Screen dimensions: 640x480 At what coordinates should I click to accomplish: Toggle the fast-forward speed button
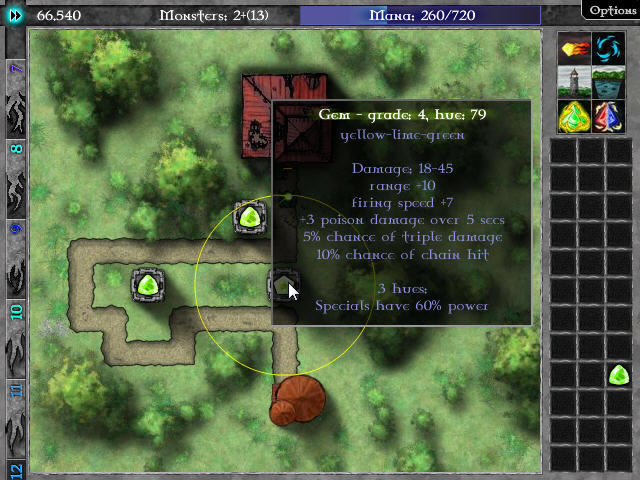(x=15, y=15)
